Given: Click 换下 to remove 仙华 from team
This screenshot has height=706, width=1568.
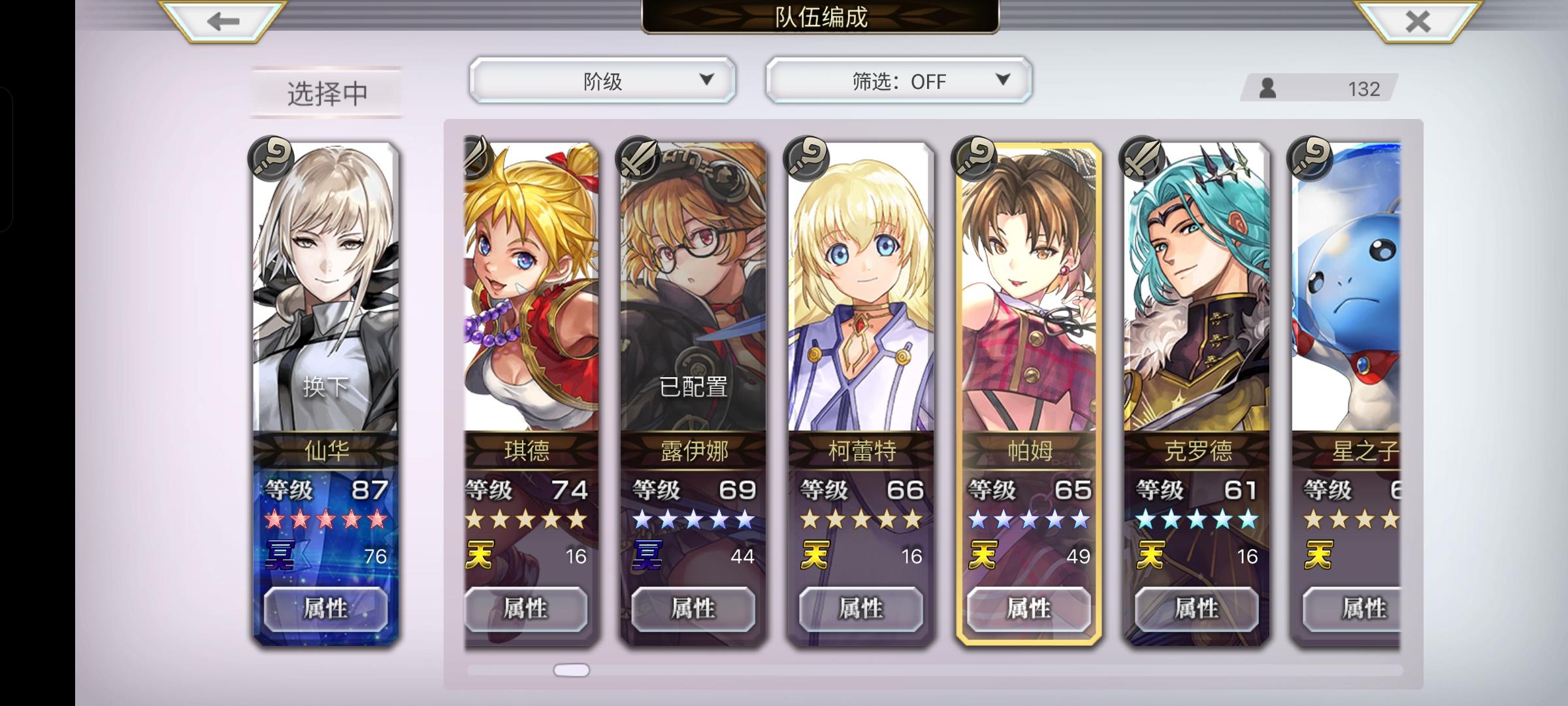Looking at the screenshot, I should pos(325,386).
